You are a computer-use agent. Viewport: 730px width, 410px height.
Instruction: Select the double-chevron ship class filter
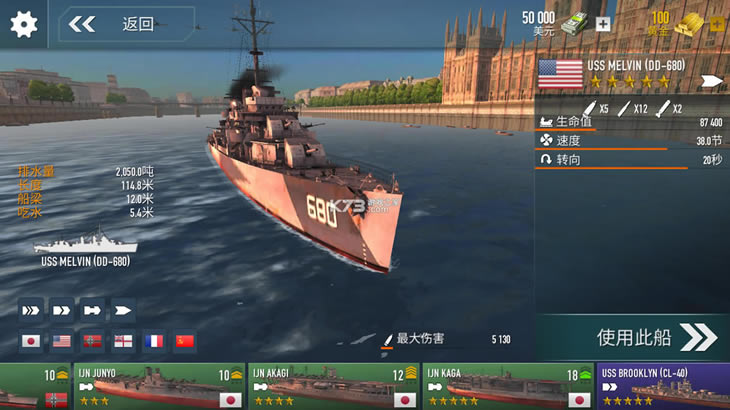click(x=62, y=310)
